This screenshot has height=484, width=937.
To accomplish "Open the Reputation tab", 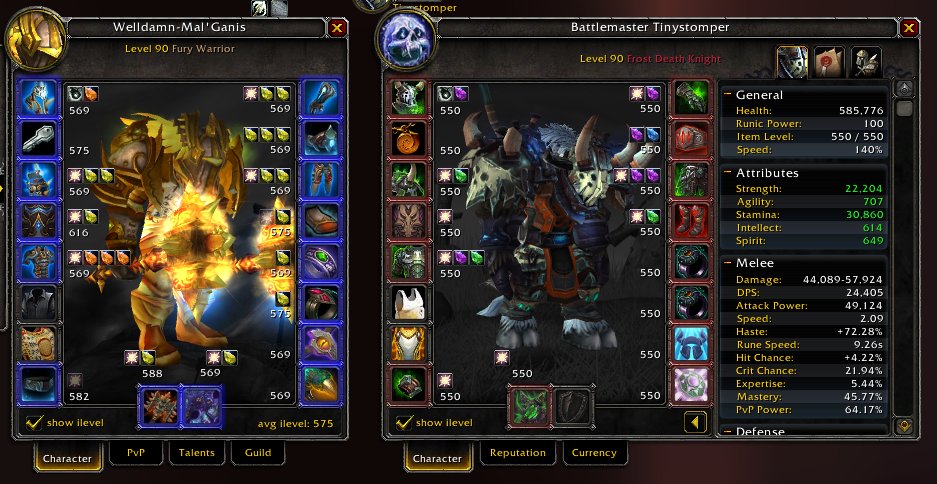I will tap(517, 454).
